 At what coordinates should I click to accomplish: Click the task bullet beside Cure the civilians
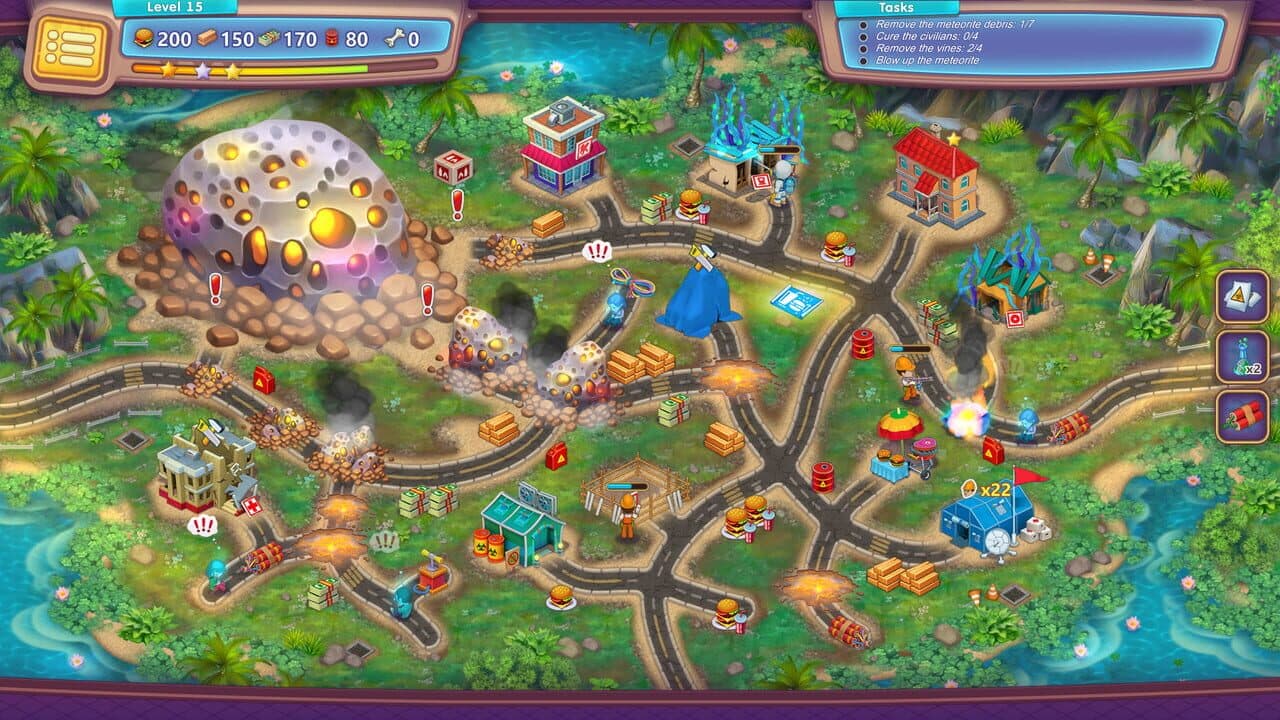(x=862, y=37)
